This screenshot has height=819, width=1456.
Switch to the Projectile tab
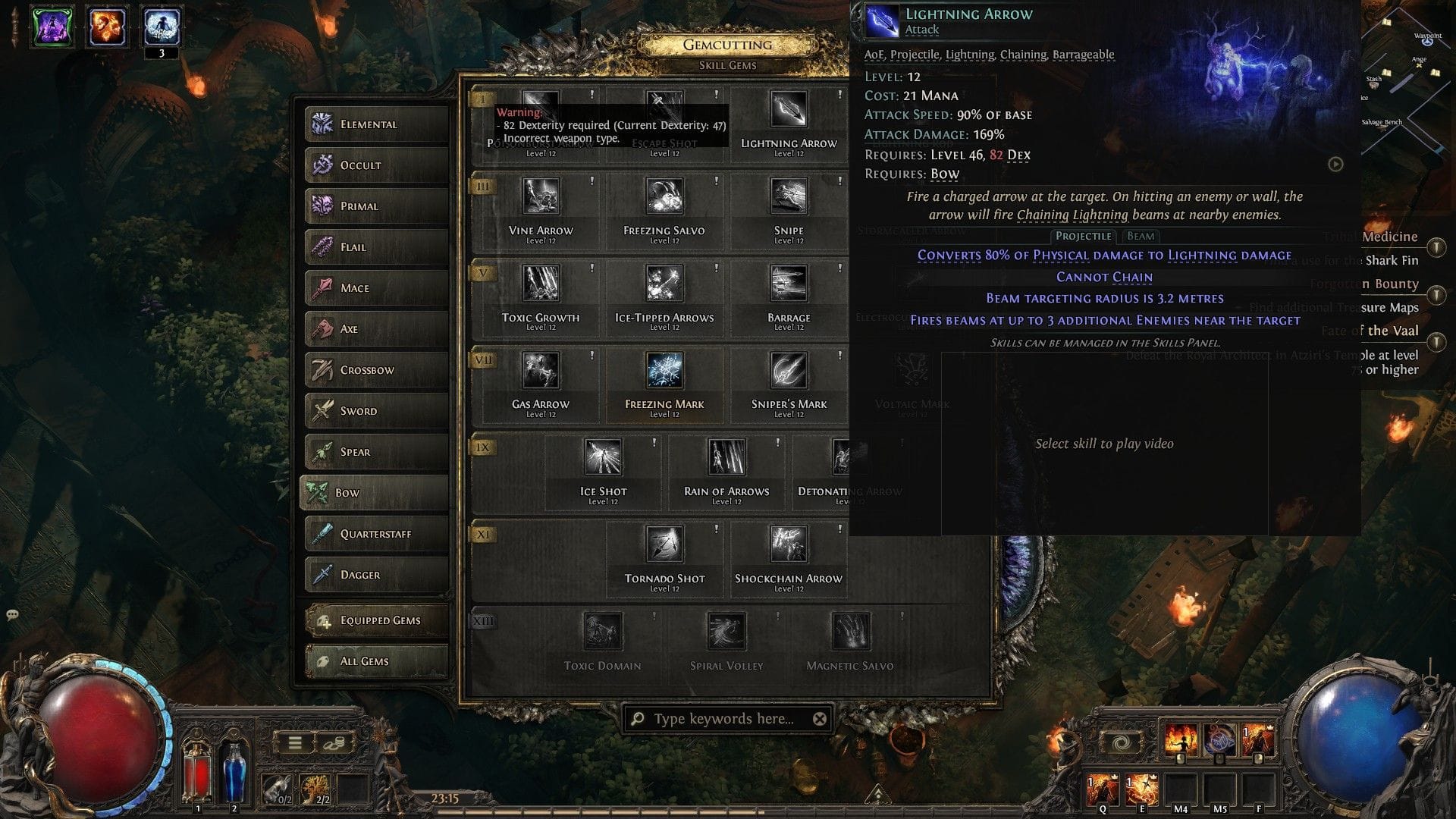tap(1084, 236)
